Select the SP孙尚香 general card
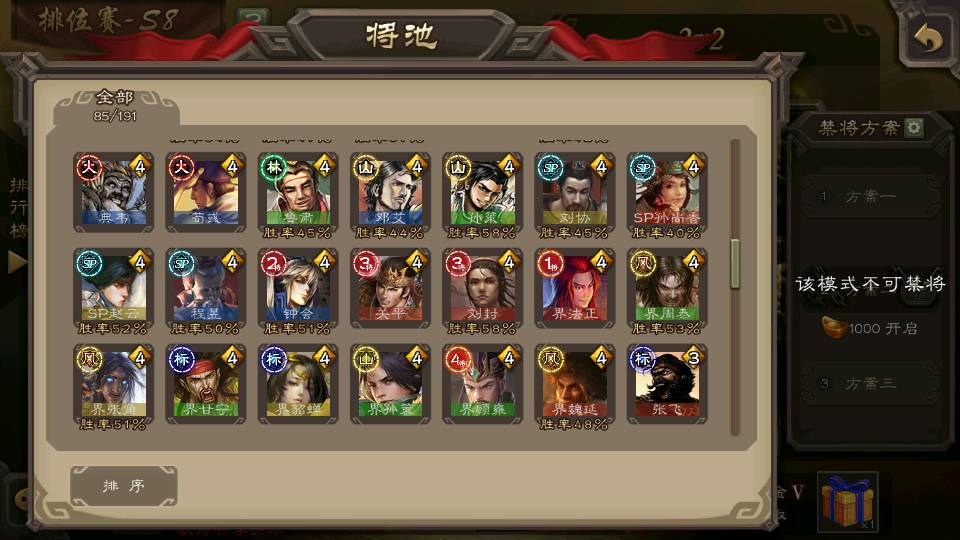Viewport: 960px width, 540px height. click(x=666, y=191)
